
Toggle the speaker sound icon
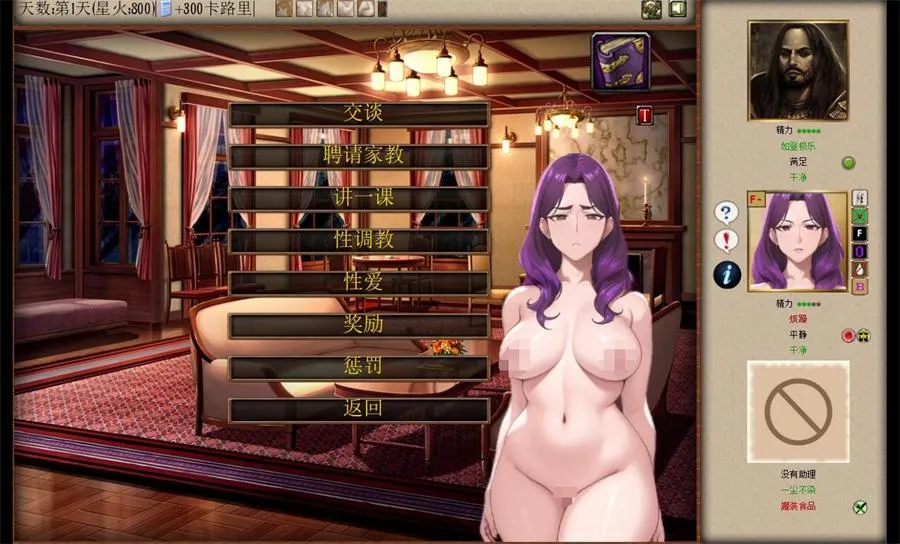[677, 9]
